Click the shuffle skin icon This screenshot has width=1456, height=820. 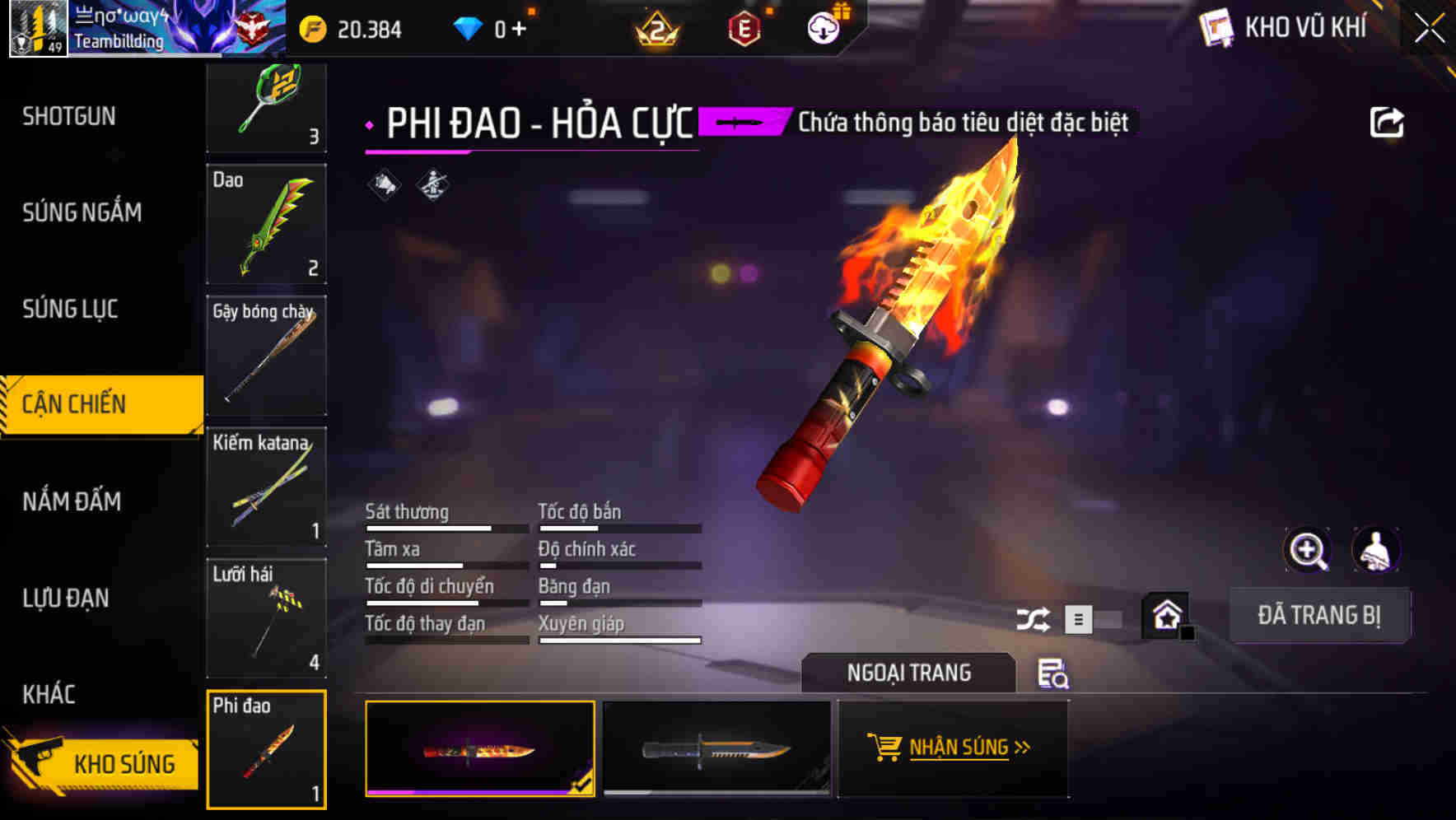coord(1034,617)
